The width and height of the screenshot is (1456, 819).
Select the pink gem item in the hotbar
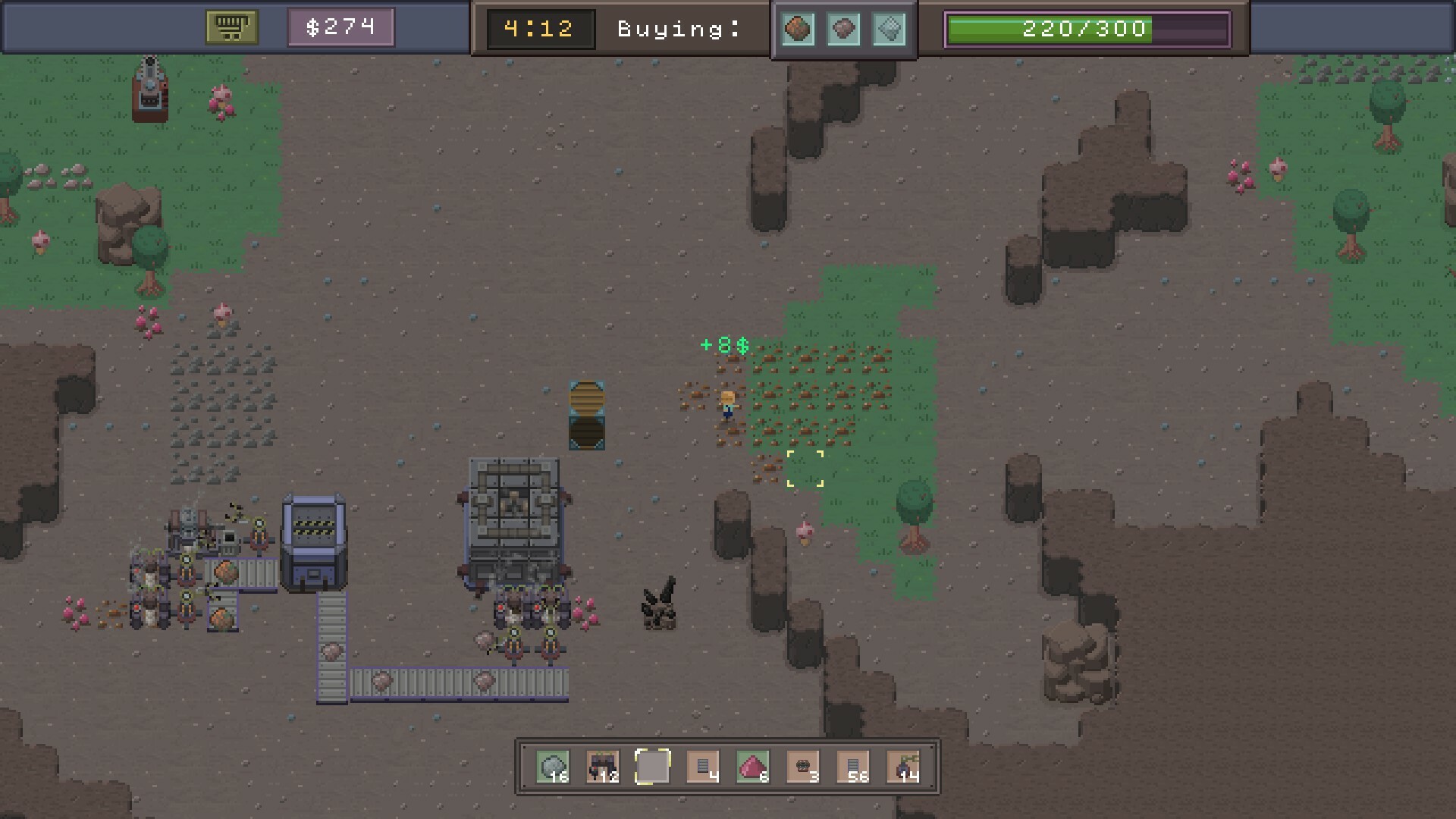pos(755,767)
